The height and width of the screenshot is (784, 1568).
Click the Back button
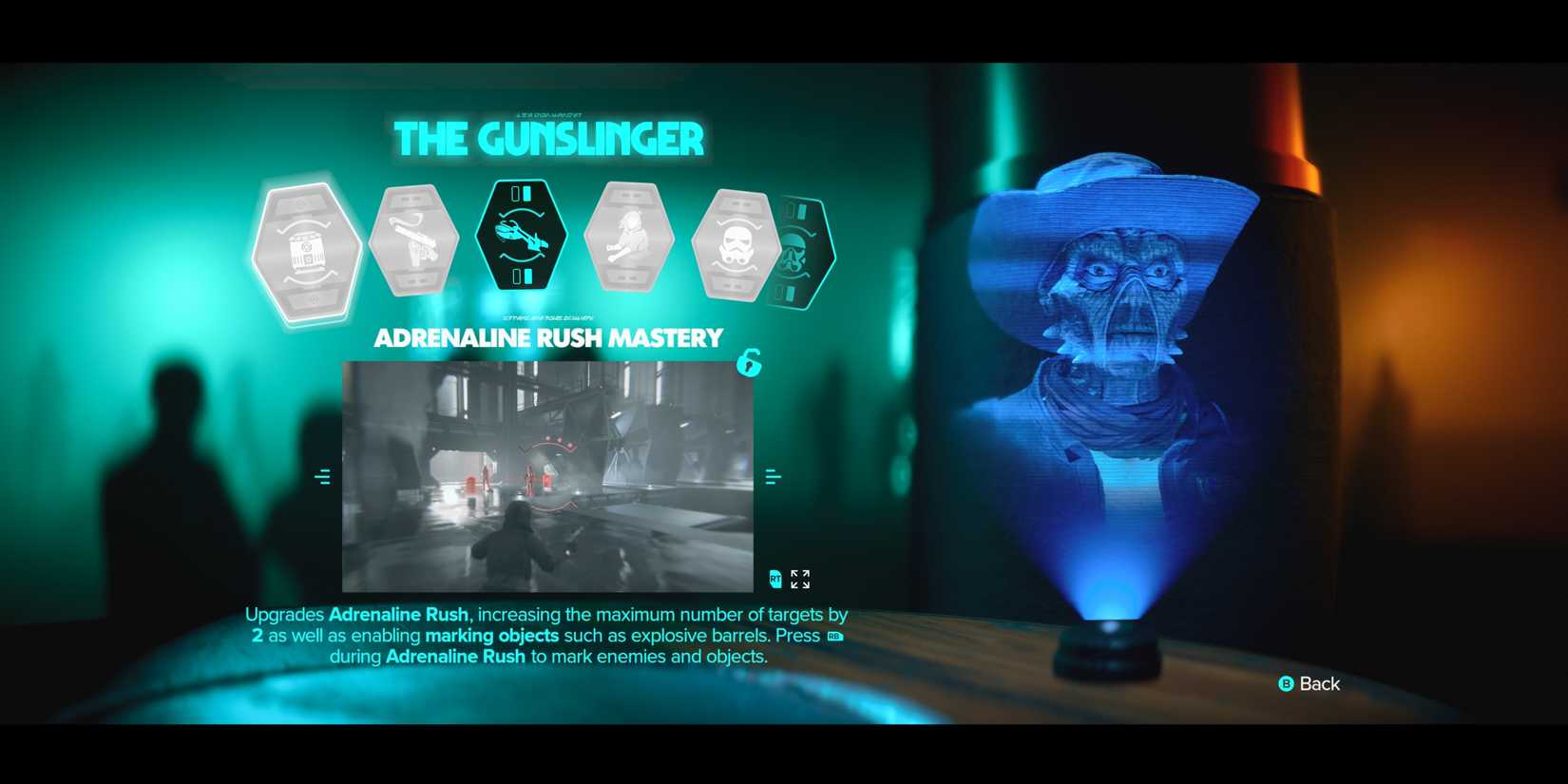[x=1309, y=683]
